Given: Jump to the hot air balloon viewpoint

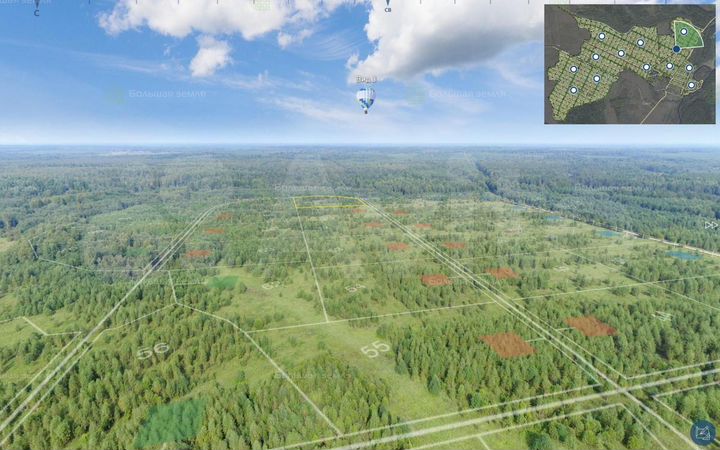Looking at the screenshot, I should tap(366, 98).
